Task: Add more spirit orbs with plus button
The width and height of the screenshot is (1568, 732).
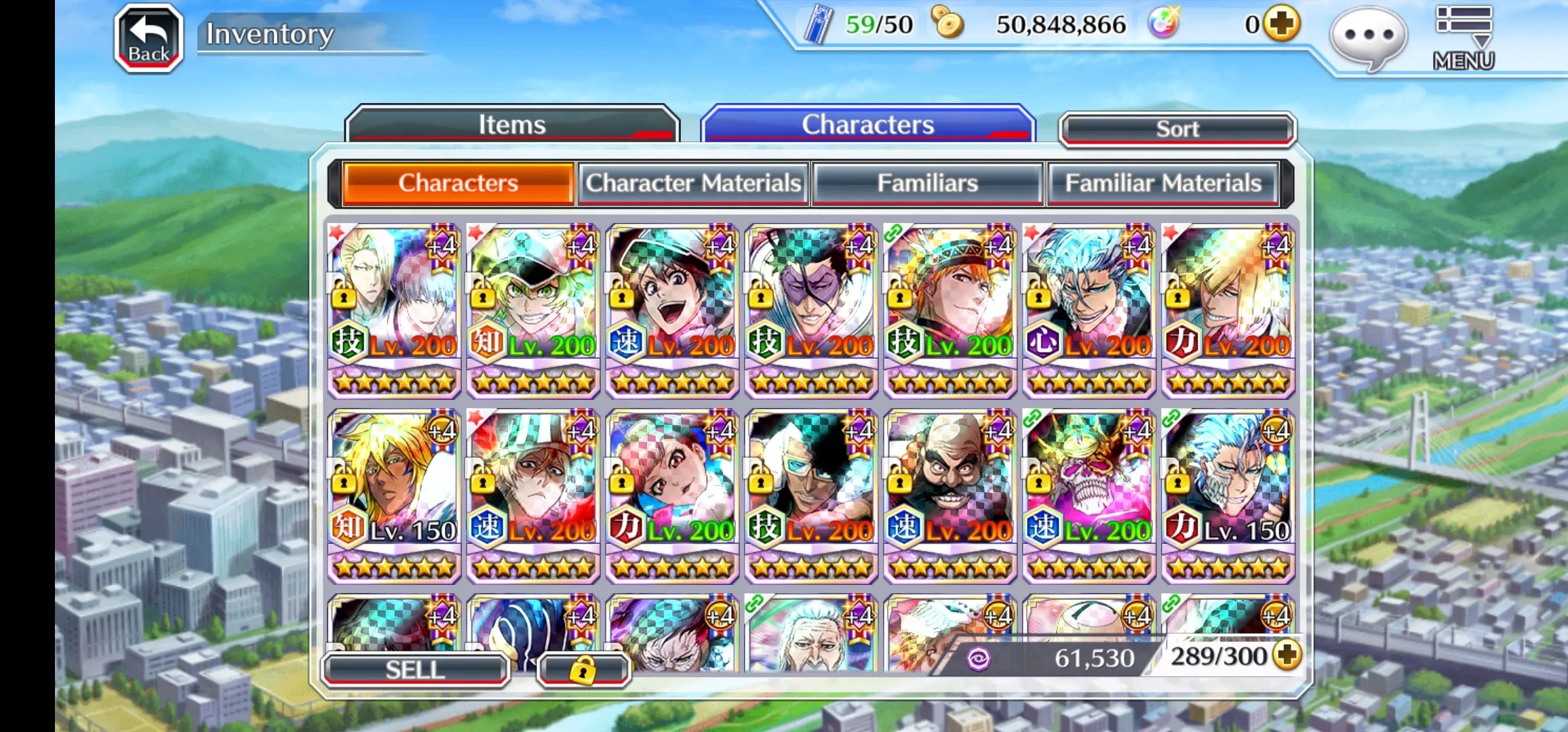Action: 1281,24
